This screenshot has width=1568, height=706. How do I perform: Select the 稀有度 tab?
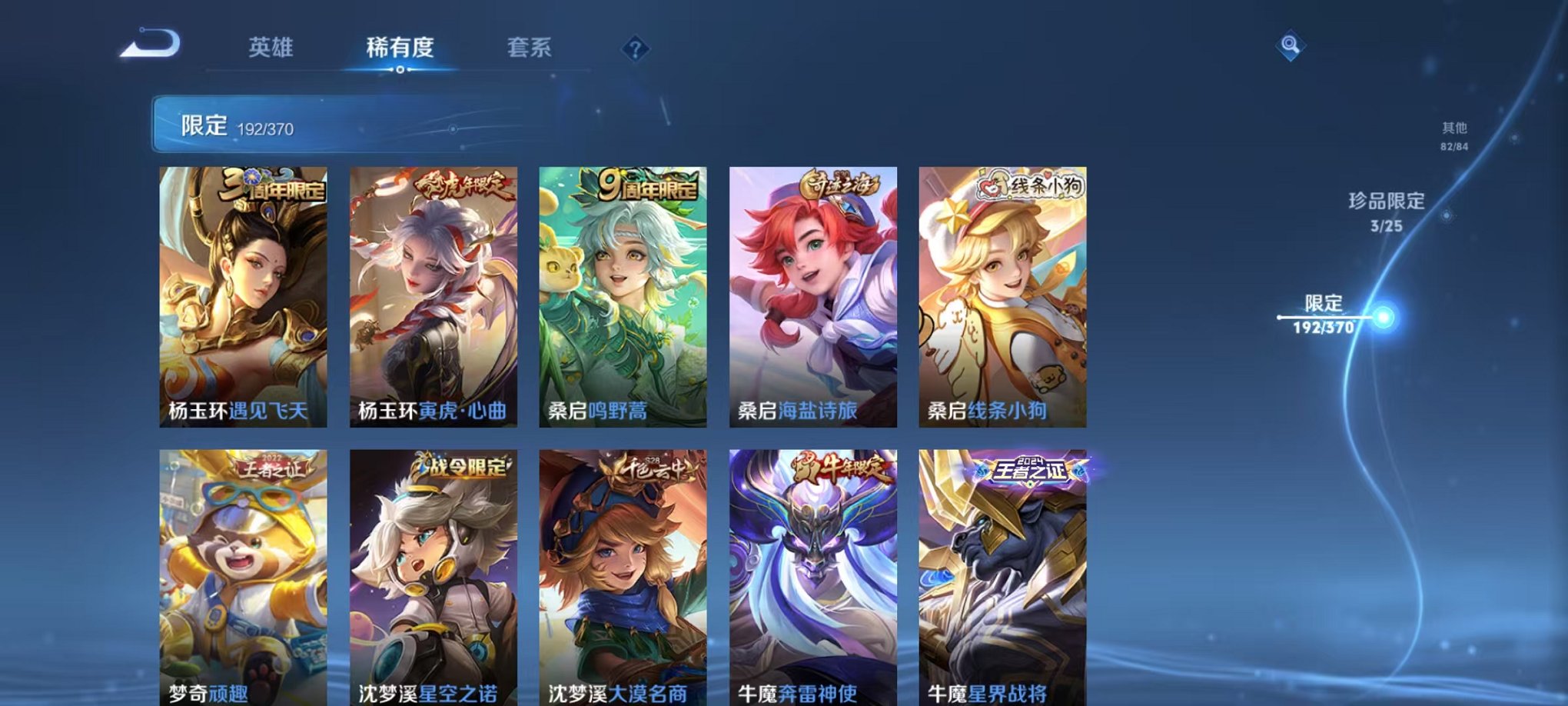click(x=399, y=48)
